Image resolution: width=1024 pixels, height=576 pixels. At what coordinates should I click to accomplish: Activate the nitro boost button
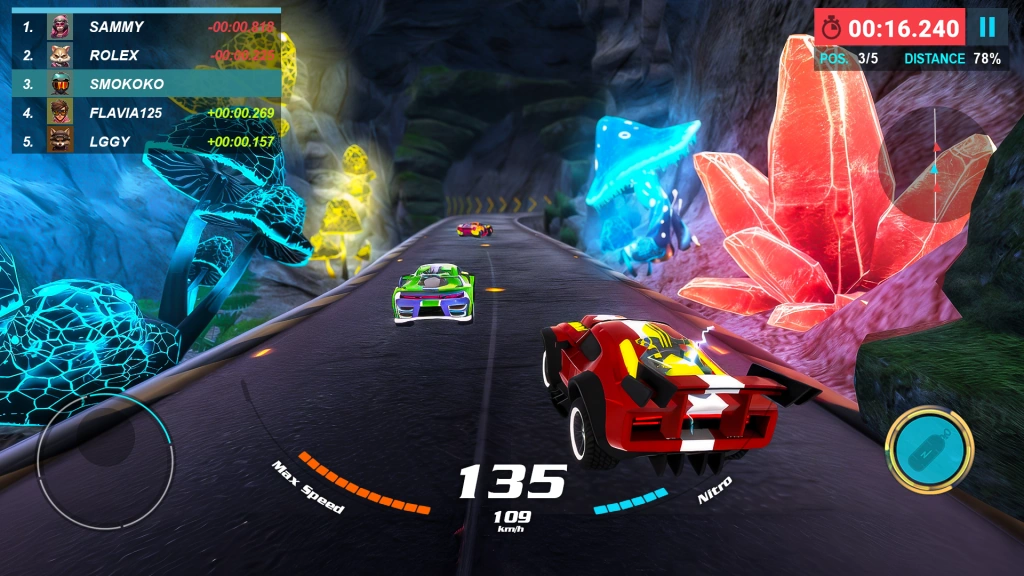928,449
